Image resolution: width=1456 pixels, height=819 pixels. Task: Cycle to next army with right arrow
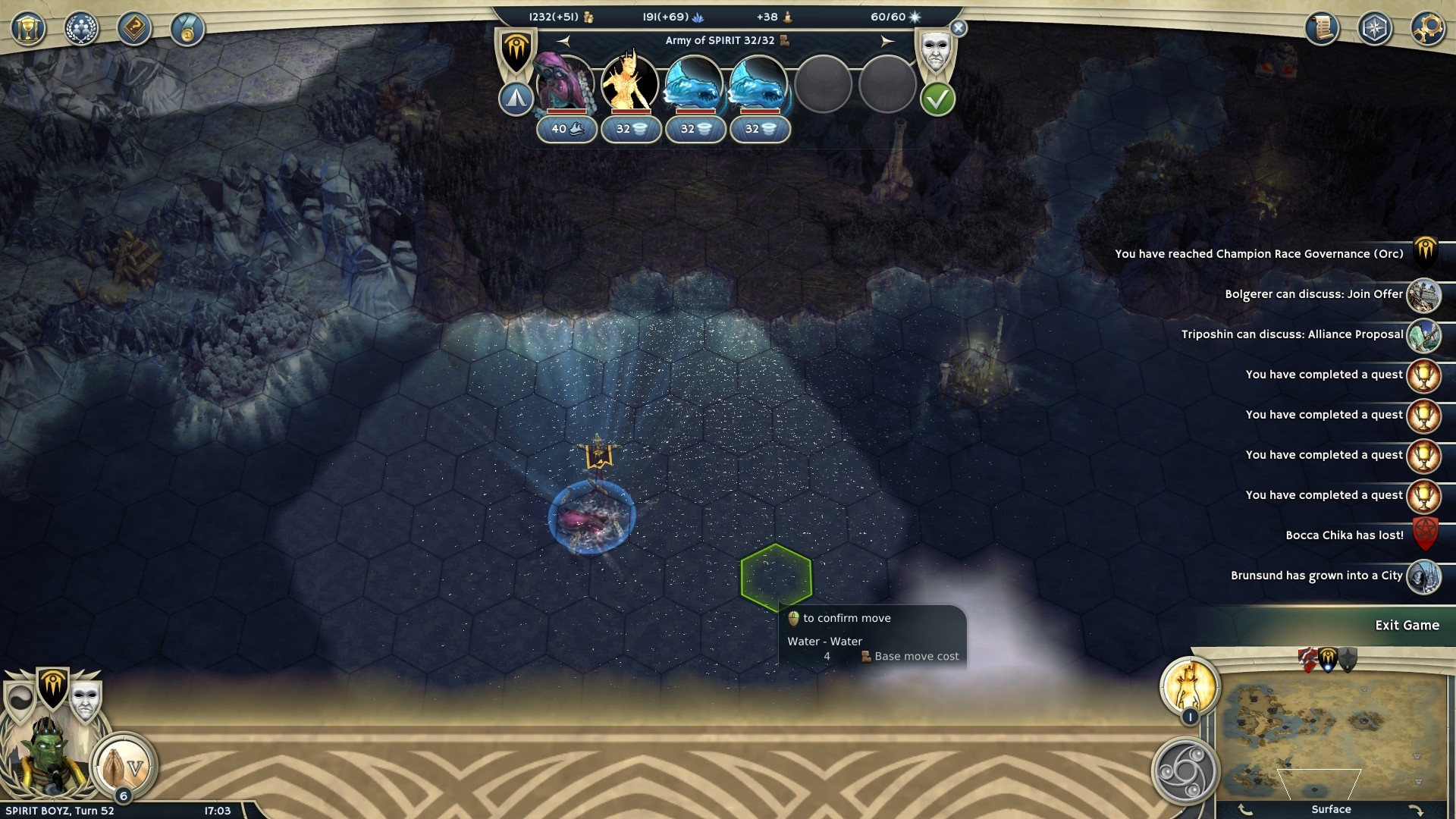tap(887, 41)
